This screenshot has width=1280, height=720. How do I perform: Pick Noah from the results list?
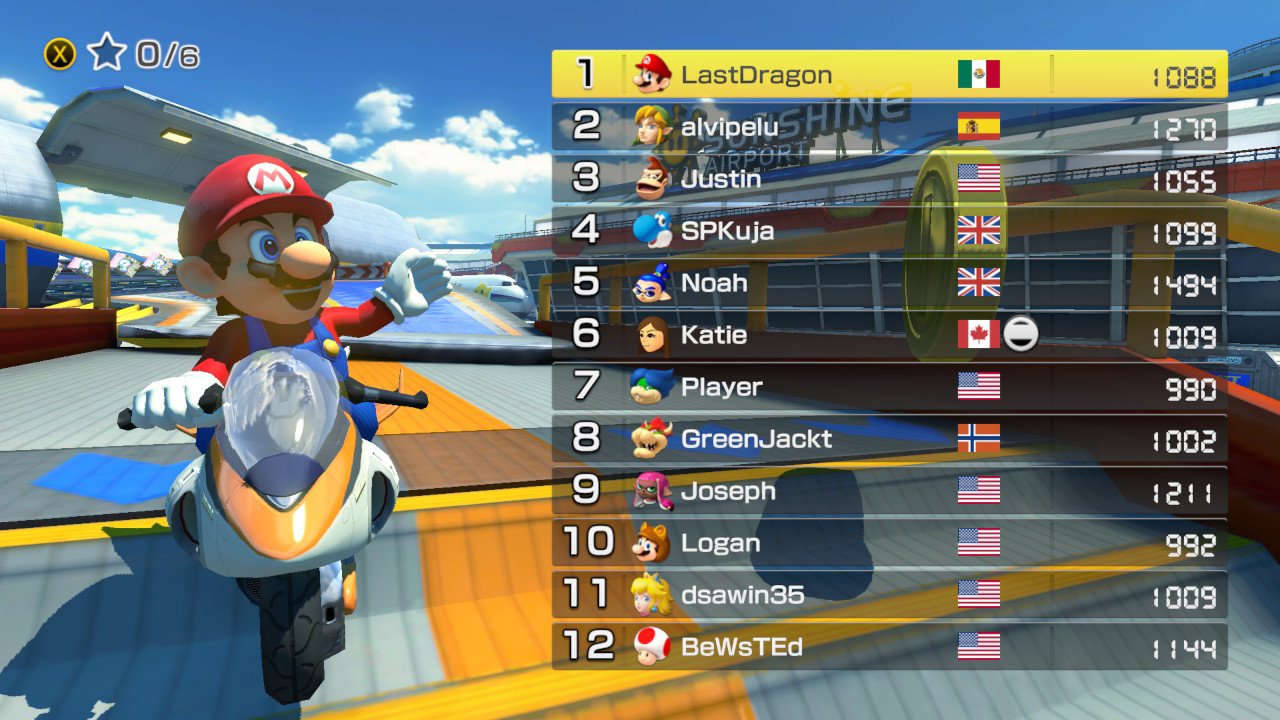point(889,282)
